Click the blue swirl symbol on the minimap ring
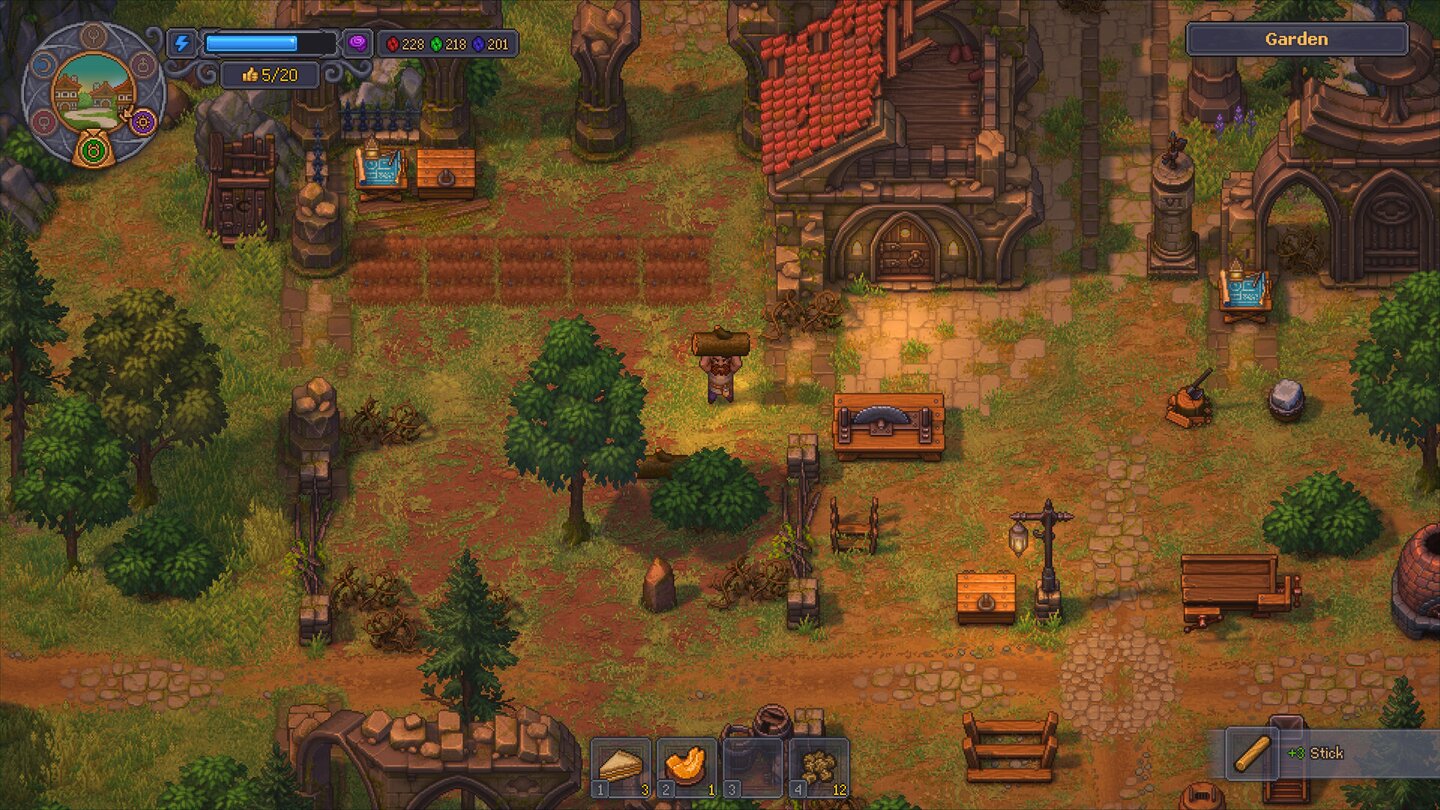Image resolution: width=1440 pixels, height=810 pixels. coord(42,64)
